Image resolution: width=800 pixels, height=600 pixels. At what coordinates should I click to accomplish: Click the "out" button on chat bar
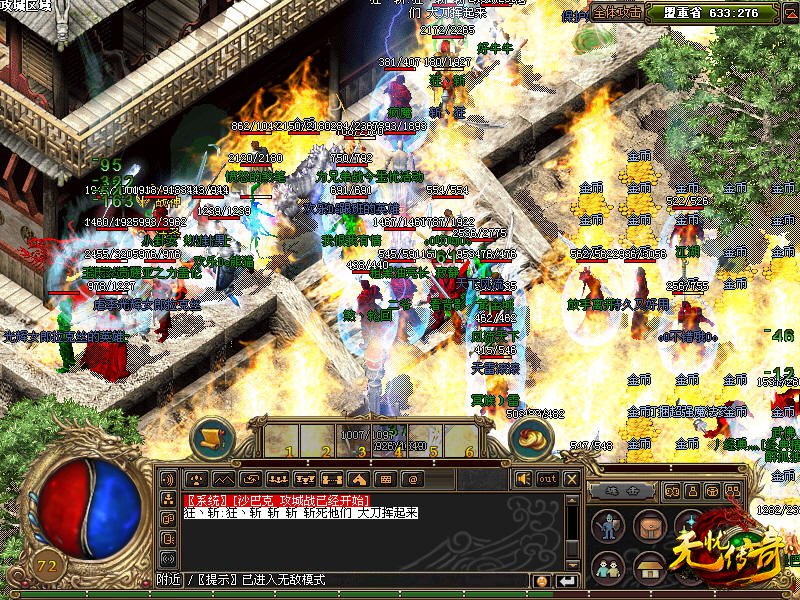pyautogui.click(x=547, y=479)
